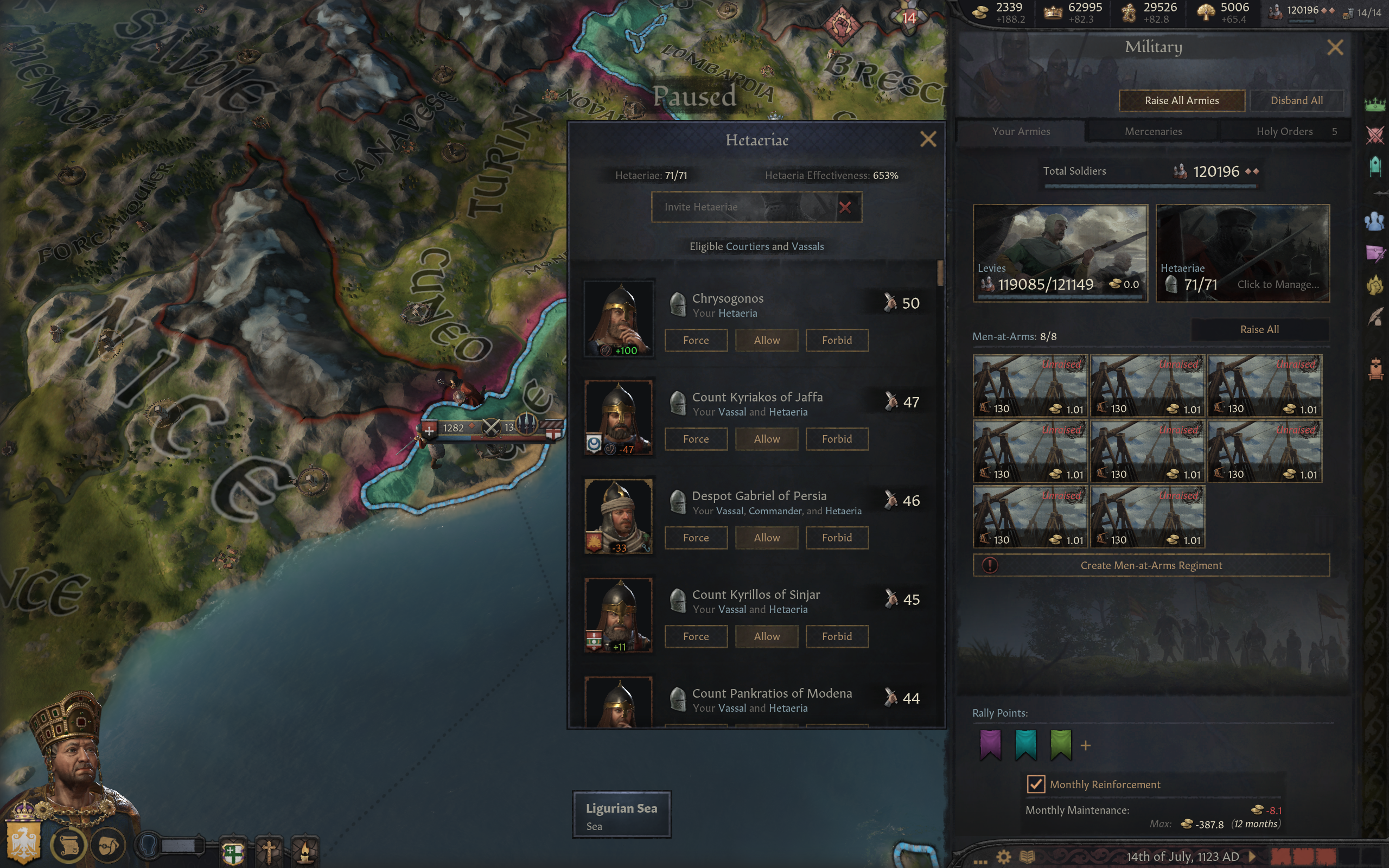The width and height of the screenshot is (1389, 868).
Task: Add a new rally point
Action: point(1085,746)
